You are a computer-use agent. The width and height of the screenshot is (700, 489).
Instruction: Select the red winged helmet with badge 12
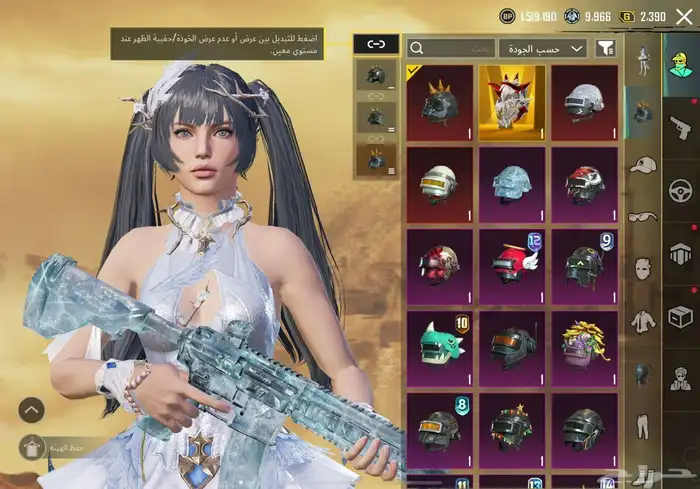click(512, 267)
